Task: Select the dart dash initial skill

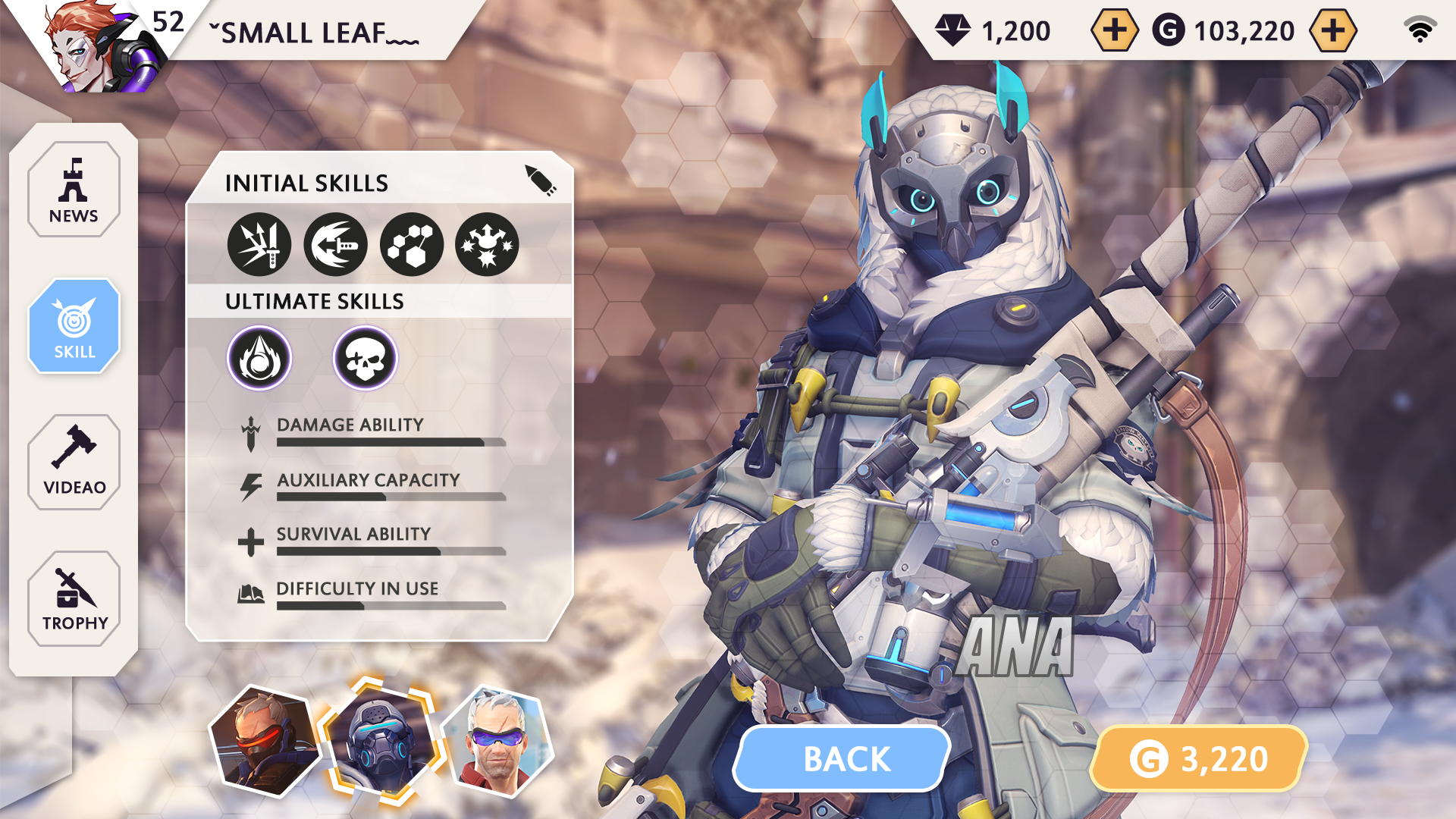Action: tap(335, 245)
